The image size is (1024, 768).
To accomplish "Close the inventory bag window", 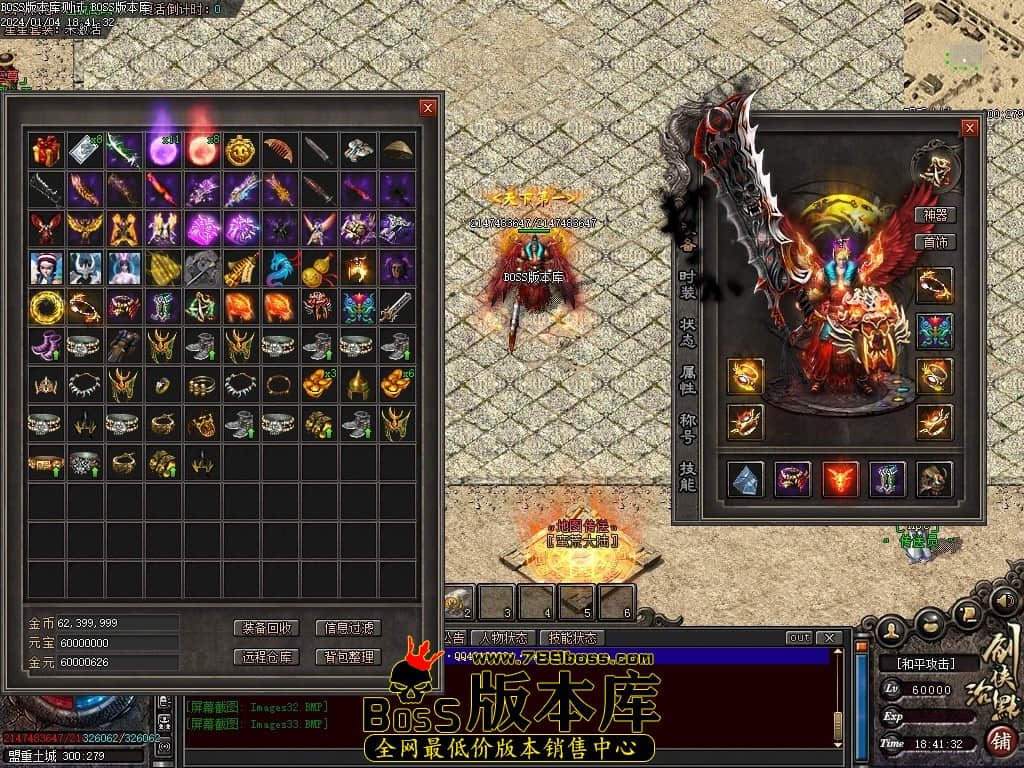I will (428, 108).
